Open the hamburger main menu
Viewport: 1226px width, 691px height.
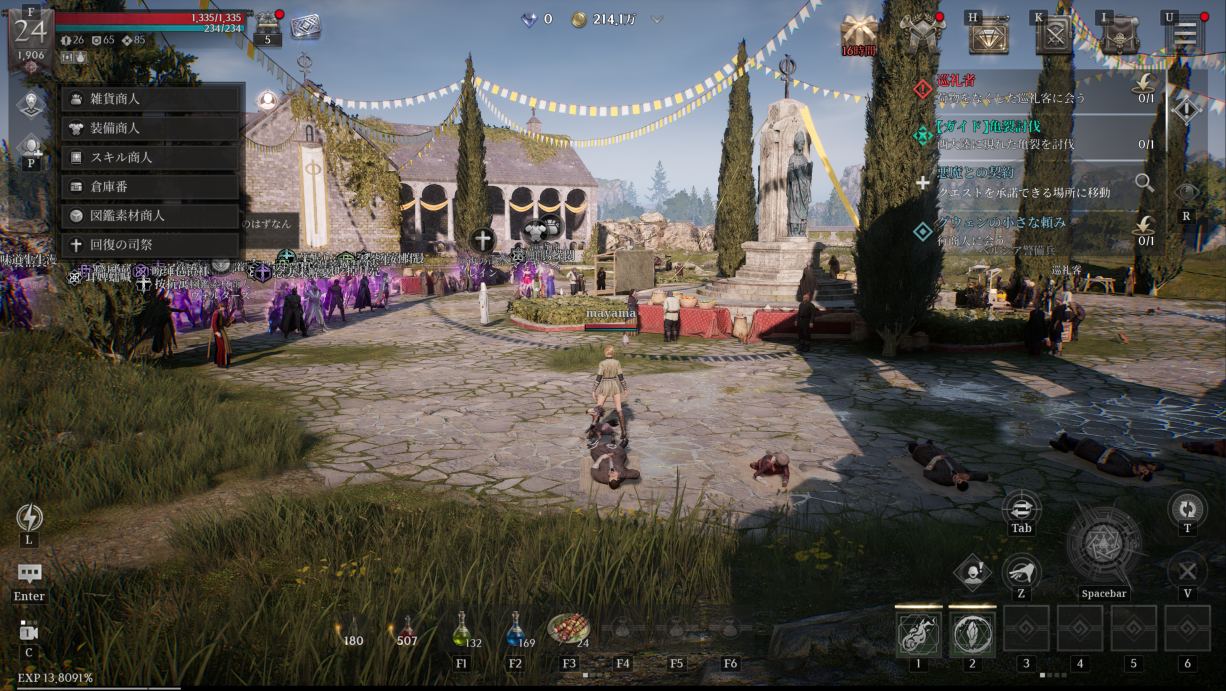pyautogui.click(x=1185, y=36)
